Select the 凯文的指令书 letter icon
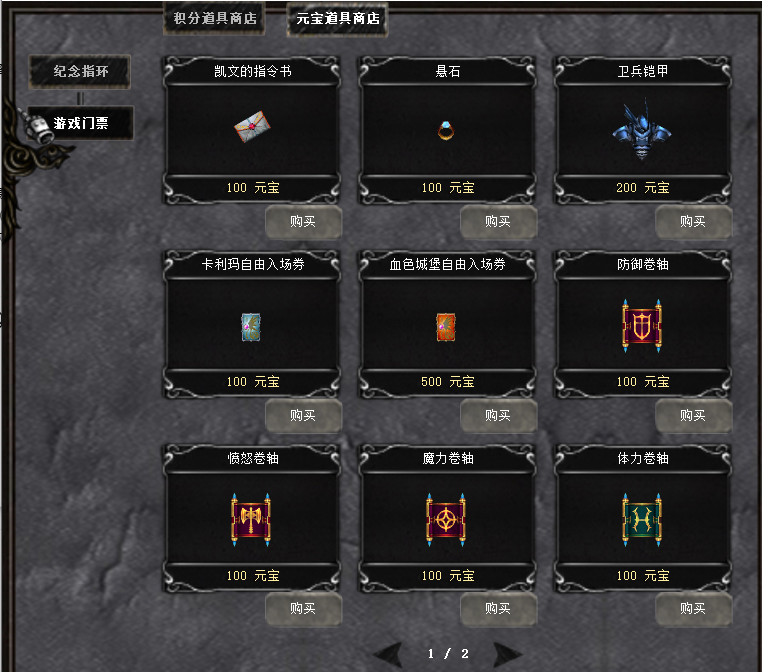 [x=250, y=128]
